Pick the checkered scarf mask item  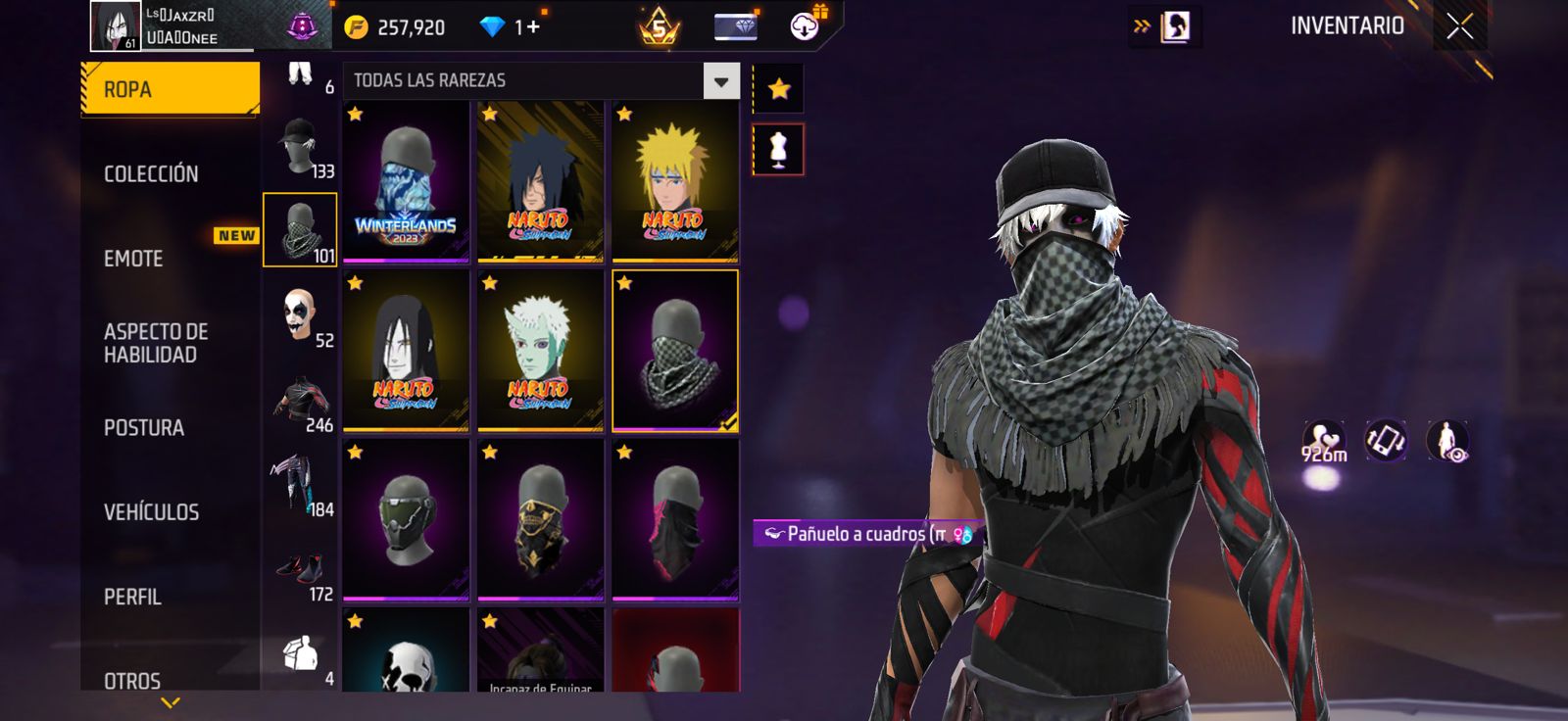click(x=674, y=351)
